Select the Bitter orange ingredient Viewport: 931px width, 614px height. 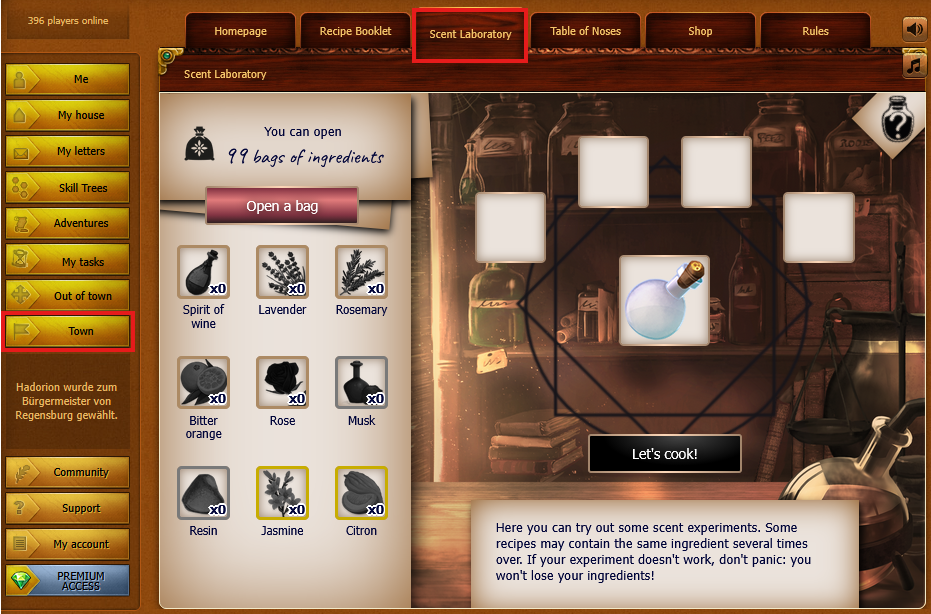coord(203,383)
